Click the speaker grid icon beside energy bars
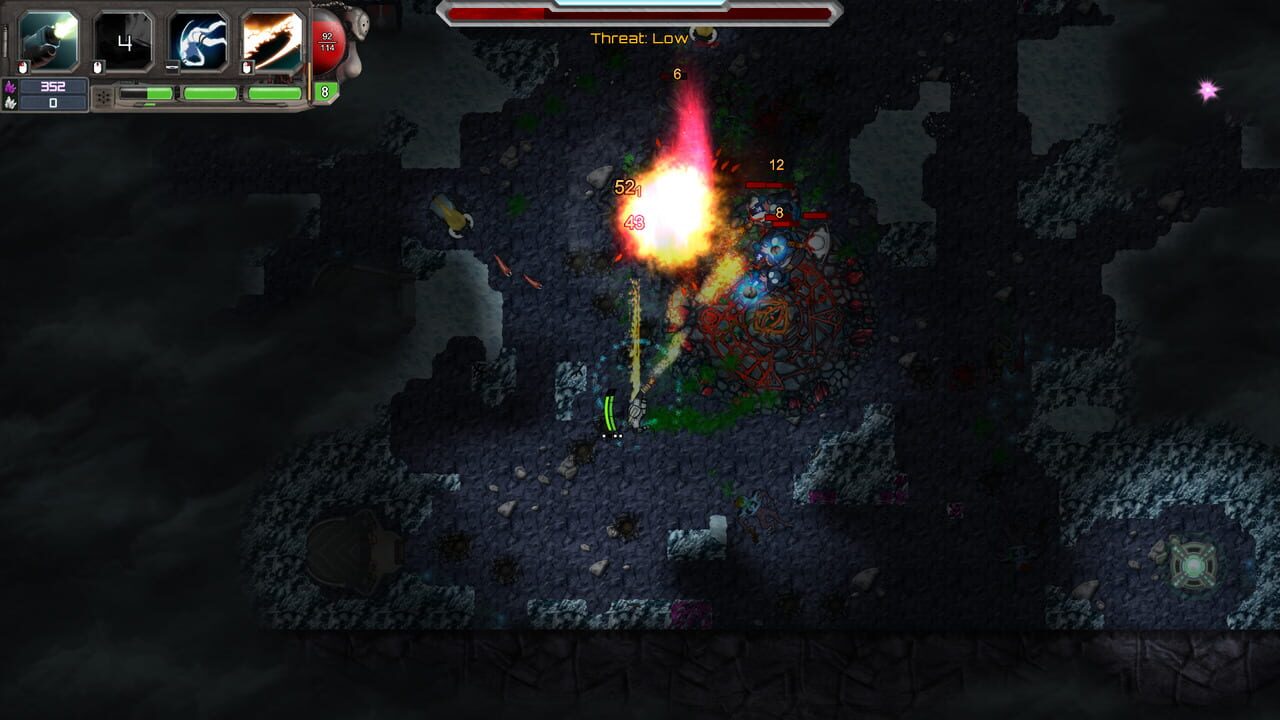The image size is (1280, 720). [103, 94]
